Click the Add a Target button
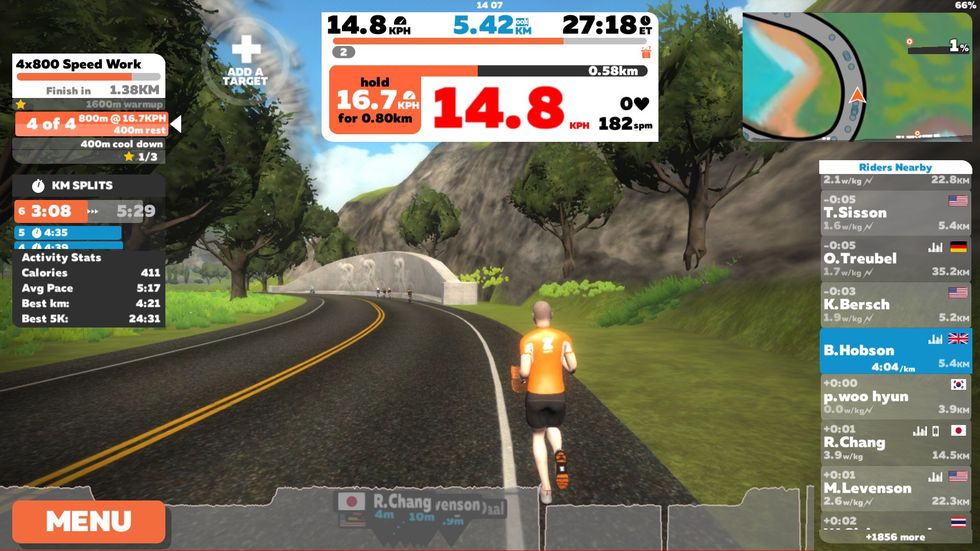Viewport: 980px width, 551px height. point(245,62)
